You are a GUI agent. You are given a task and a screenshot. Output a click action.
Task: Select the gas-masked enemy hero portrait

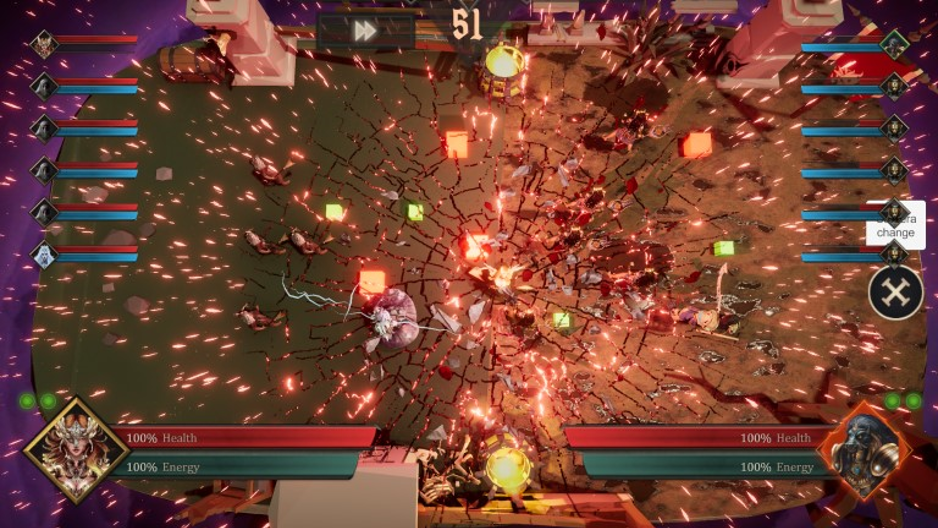[x=862, y=451]
